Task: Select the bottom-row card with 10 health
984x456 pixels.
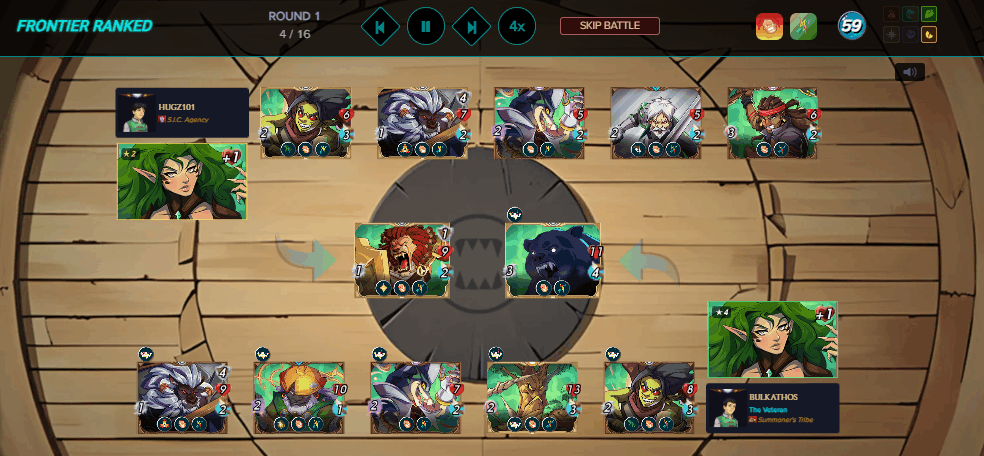Action: point(299,397)
